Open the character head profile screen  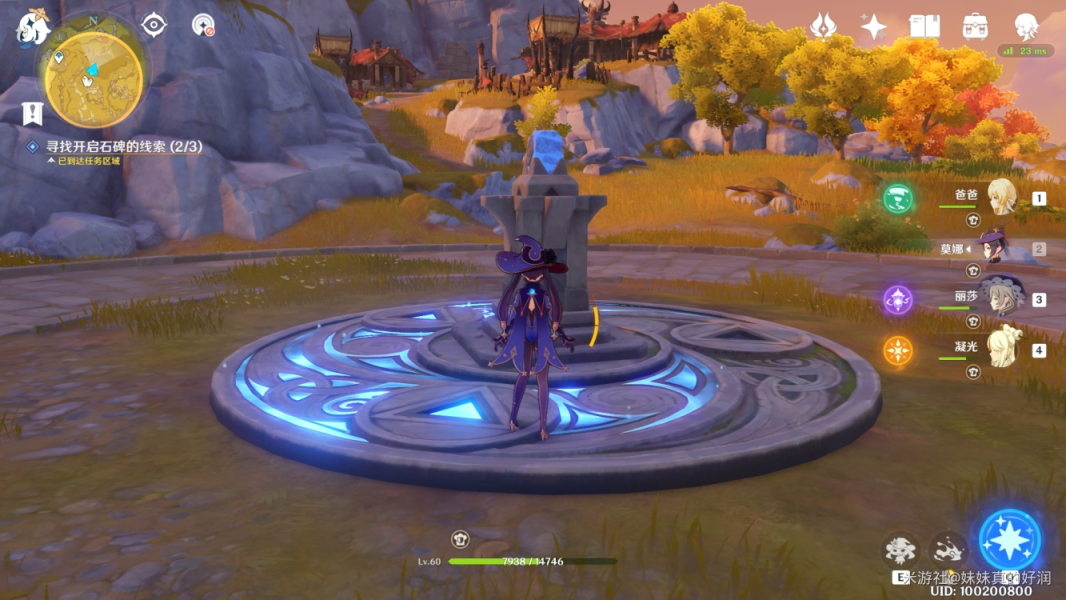click(x=1026, y=25)
